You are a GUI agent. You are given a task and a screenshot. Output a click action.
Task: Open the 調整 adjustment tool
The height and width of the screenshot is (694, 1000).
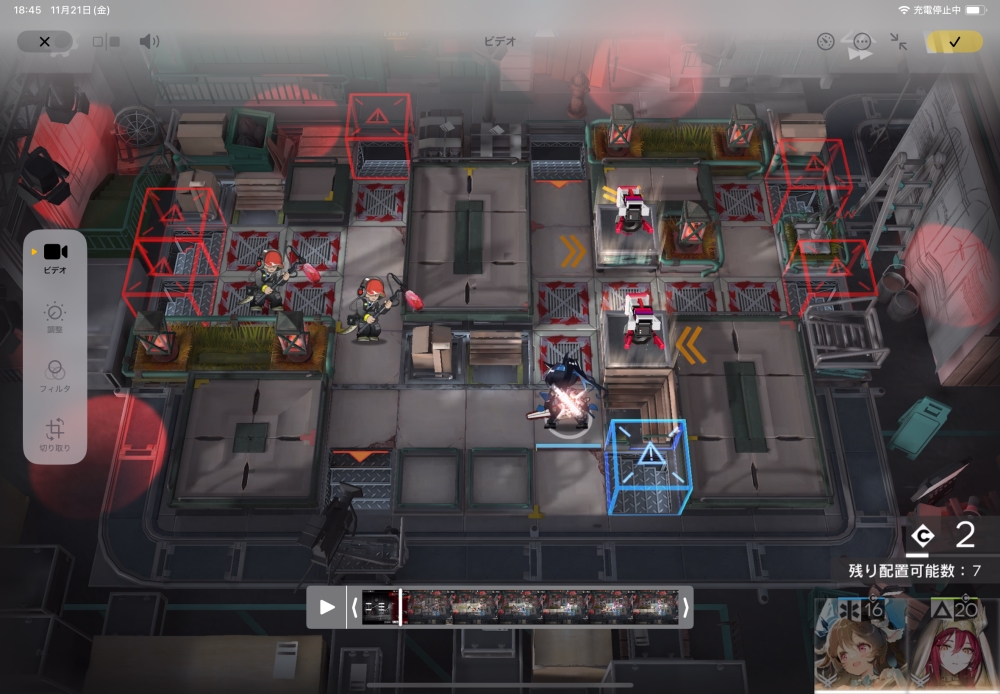tap(55, 317)
